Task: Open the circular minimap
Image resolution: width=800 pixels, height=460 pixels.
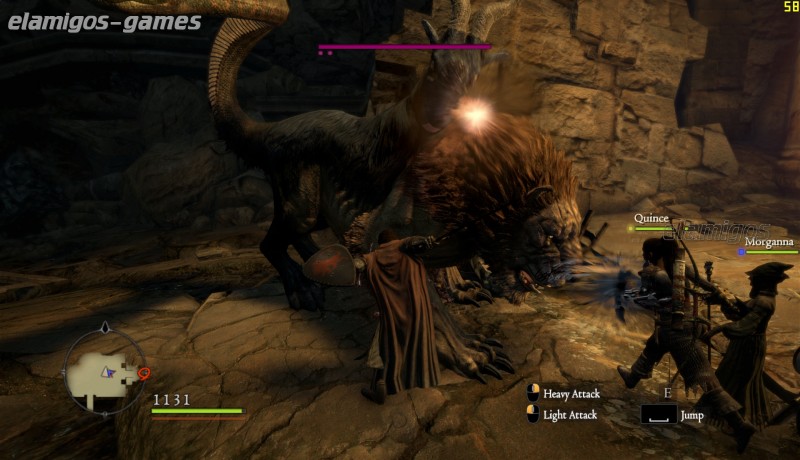Action: [105, 371]
